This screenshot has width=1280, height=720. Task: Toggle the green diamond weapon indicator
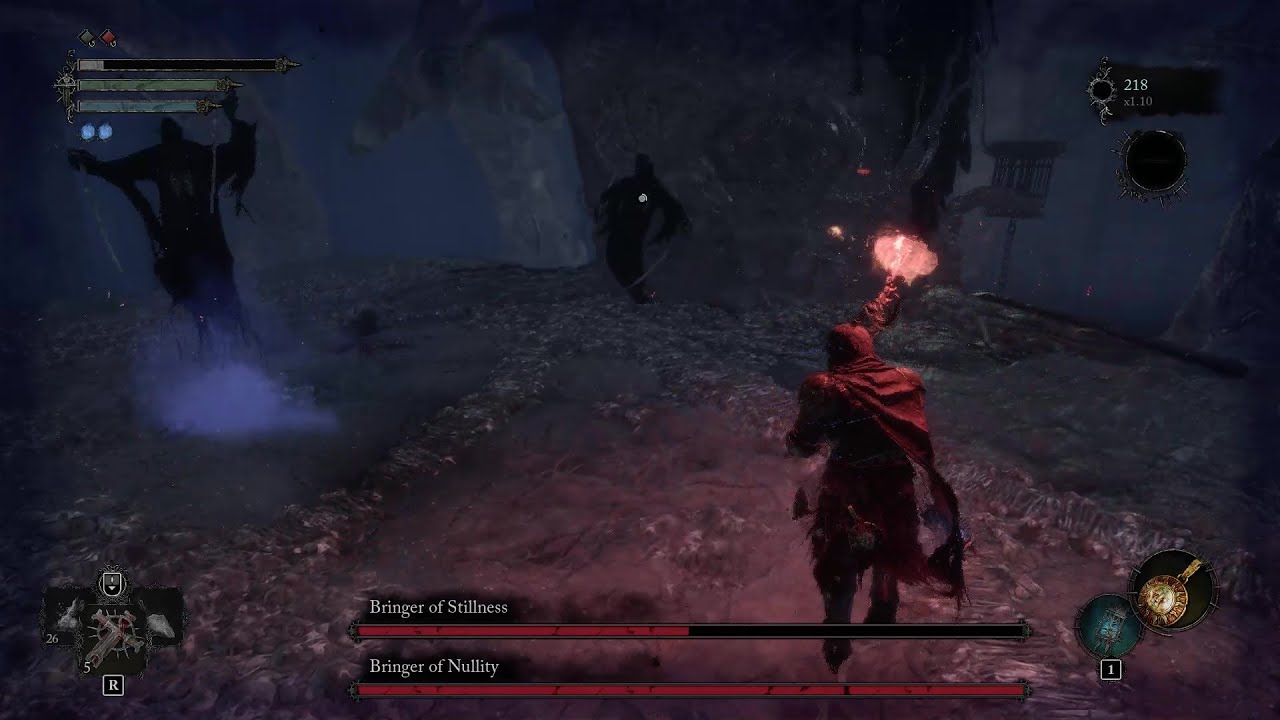click(87, 38)
